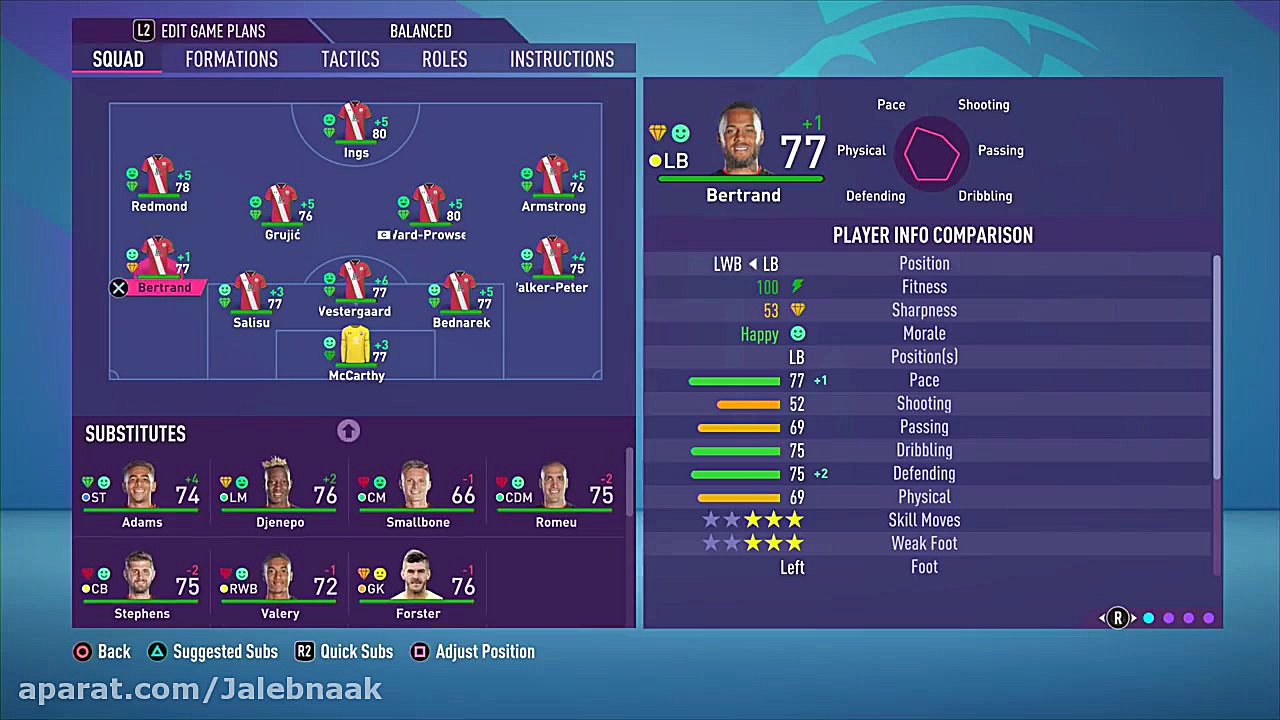
Task: Select the Roles tab
Action: [444, 59]
